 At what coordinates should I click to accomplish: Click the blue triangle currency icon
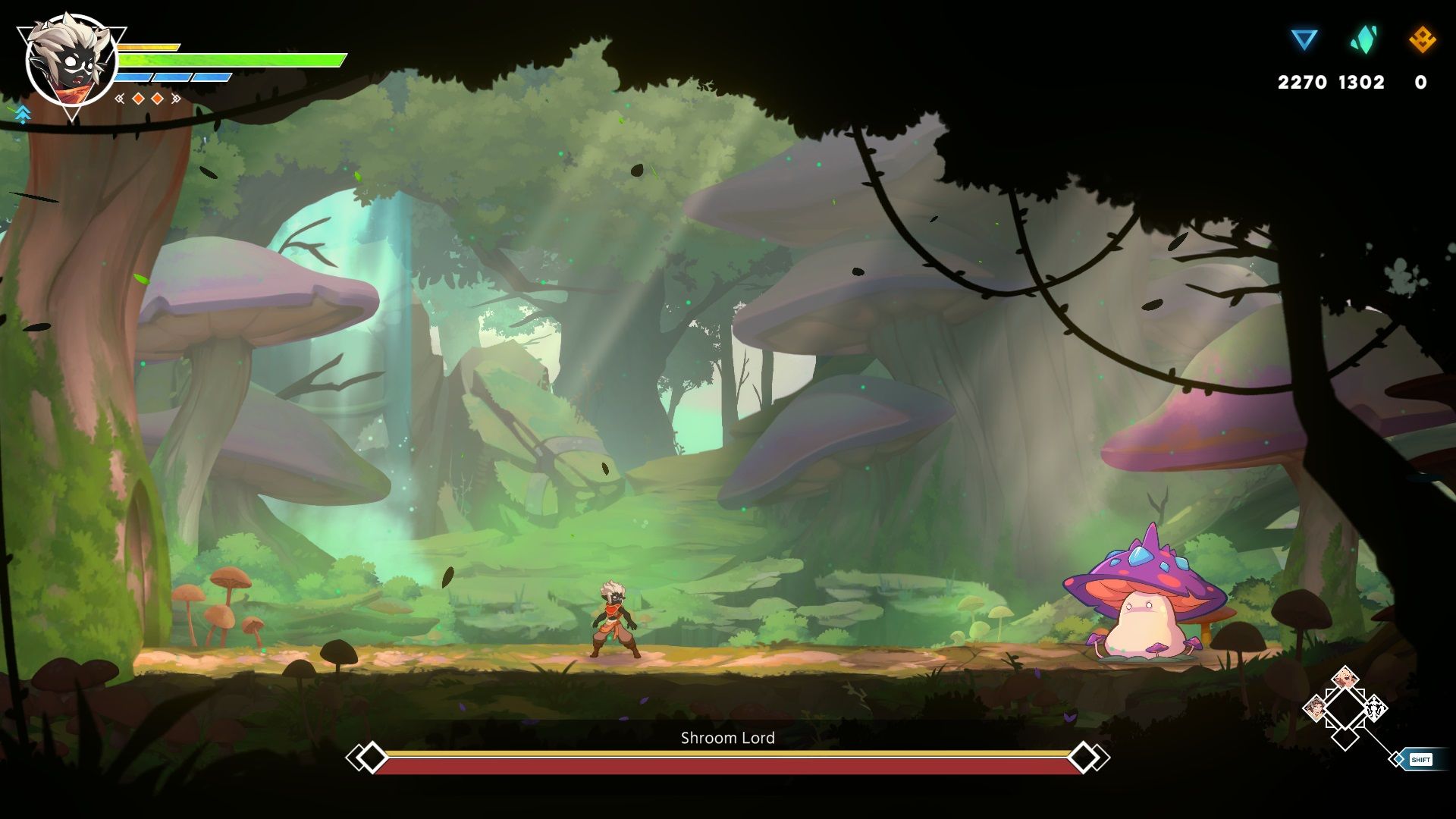(x=1304, y=39)
